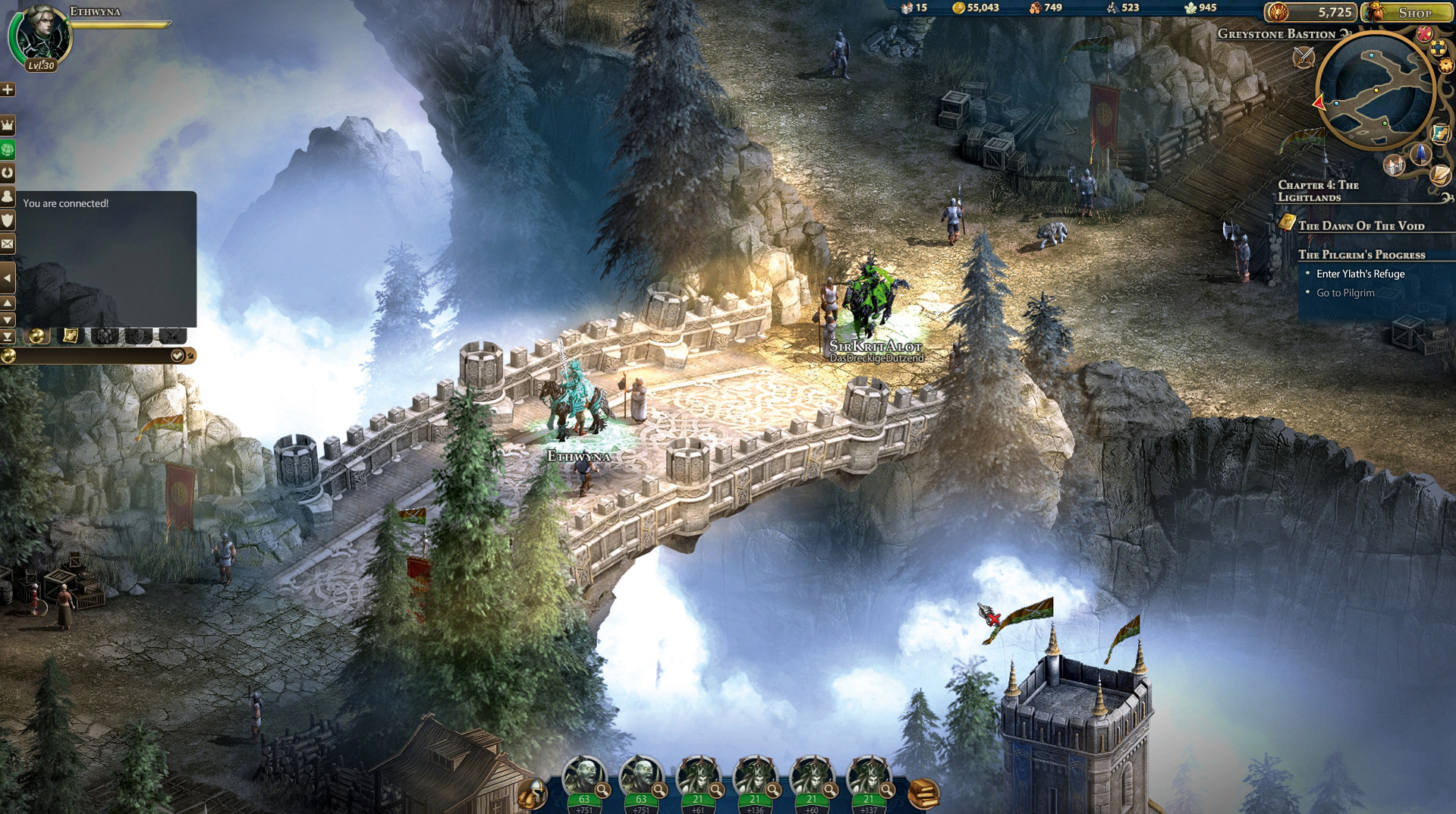Select the green globe sidebar button
The image size is (1456, 814).
point(8,149)
